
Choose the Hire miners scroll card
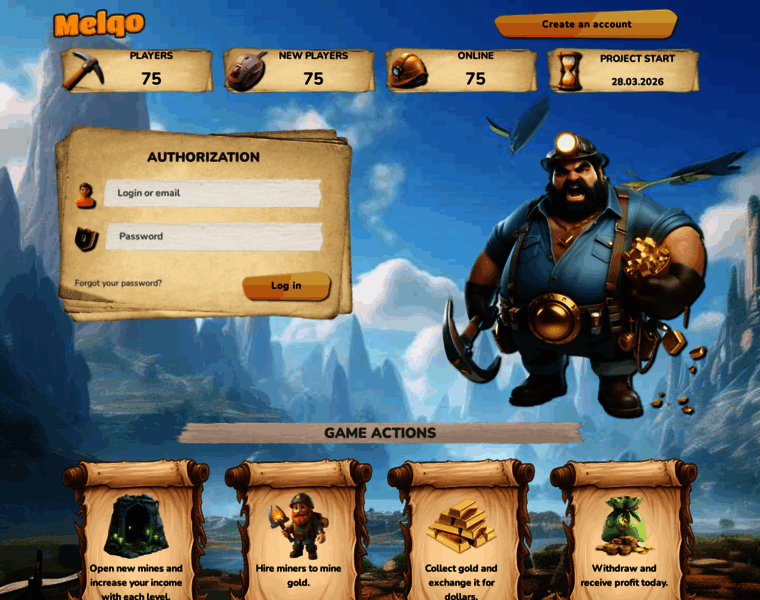pyautogui.click(x=298, y=532)
